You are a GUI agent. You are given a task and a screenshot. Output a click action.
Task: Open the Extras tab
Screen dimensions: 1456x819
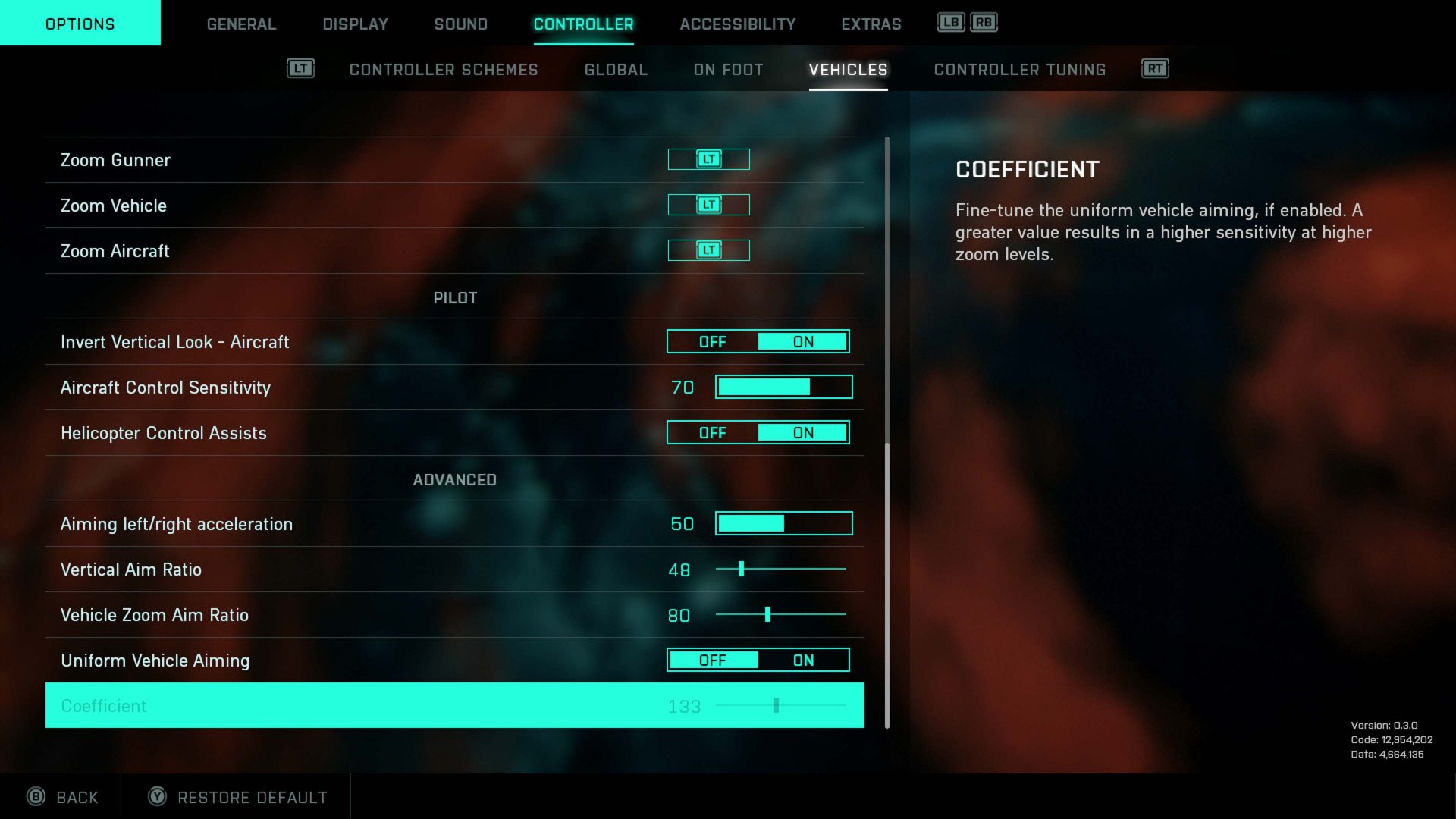[x=871, y=24]
